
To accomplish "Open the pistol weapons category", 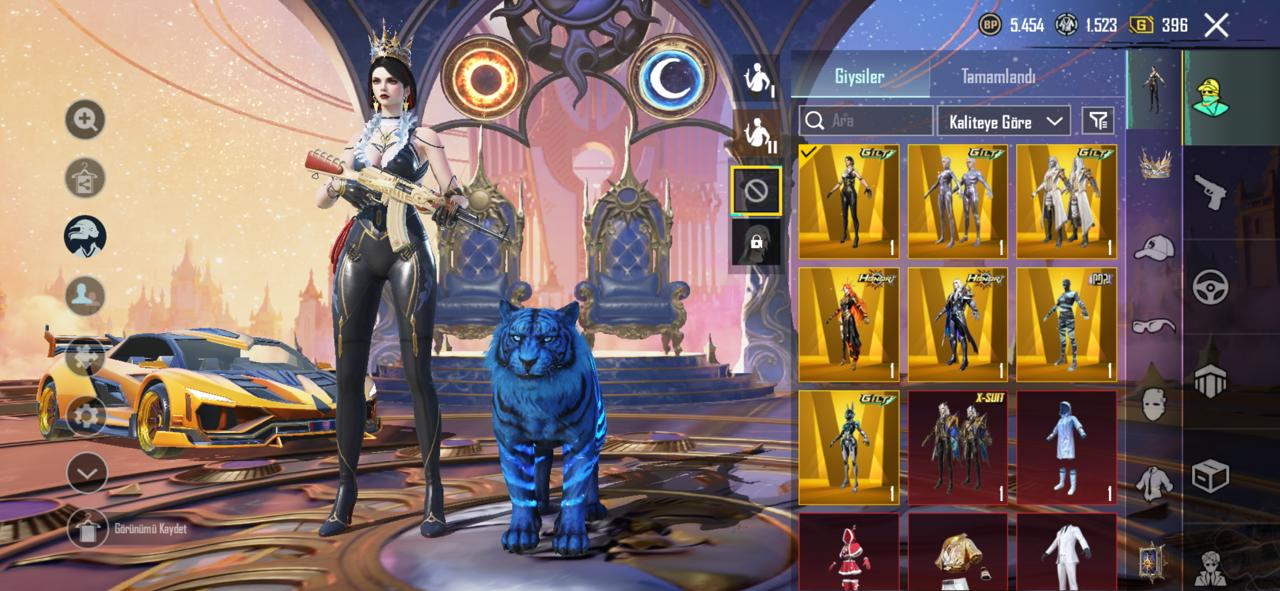I will [1210, 190].
